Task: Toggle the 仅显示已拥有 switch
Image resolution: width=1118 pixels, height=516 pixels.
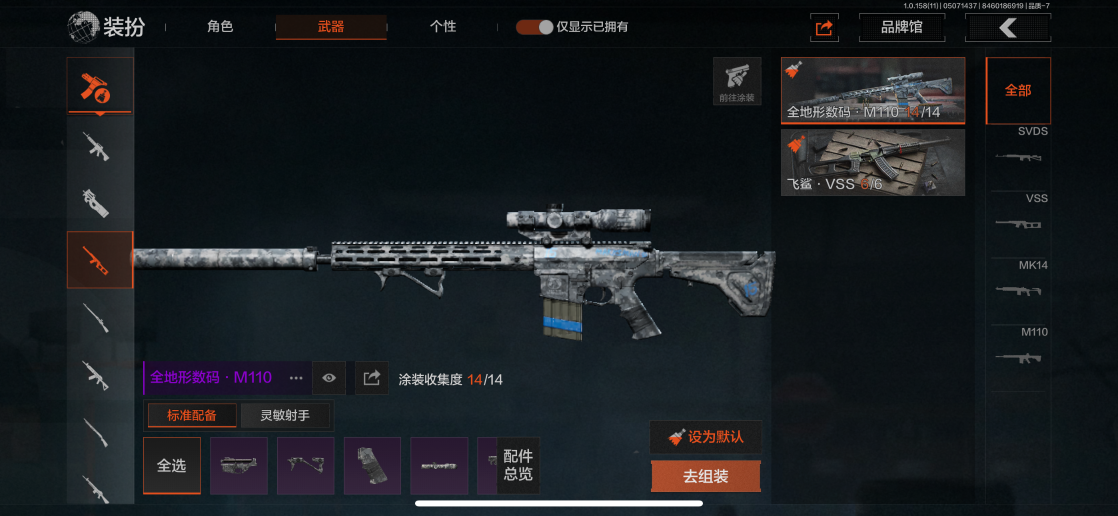Action: [535, 27]
